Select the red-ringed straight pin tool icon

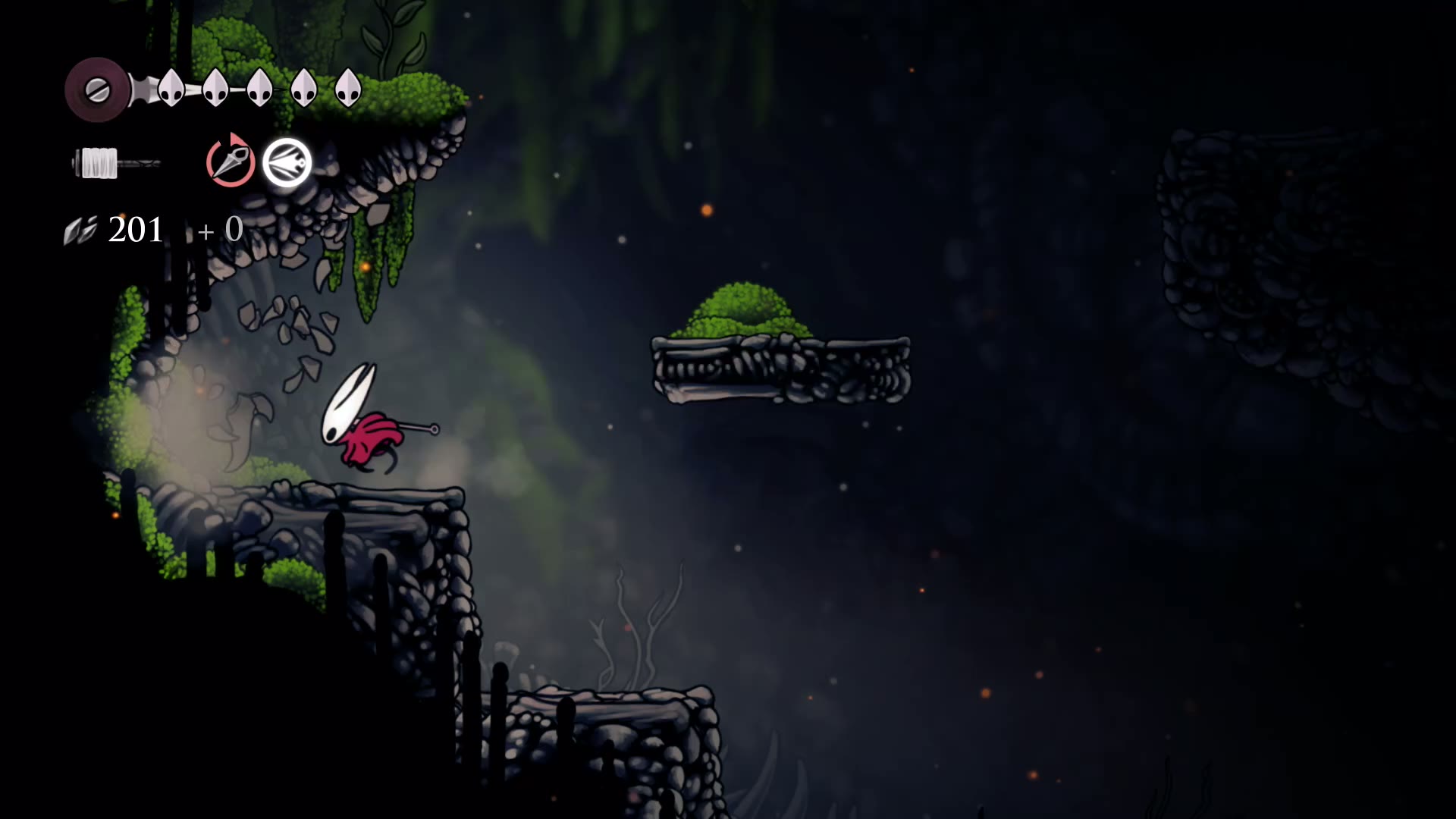coord(231,162)
